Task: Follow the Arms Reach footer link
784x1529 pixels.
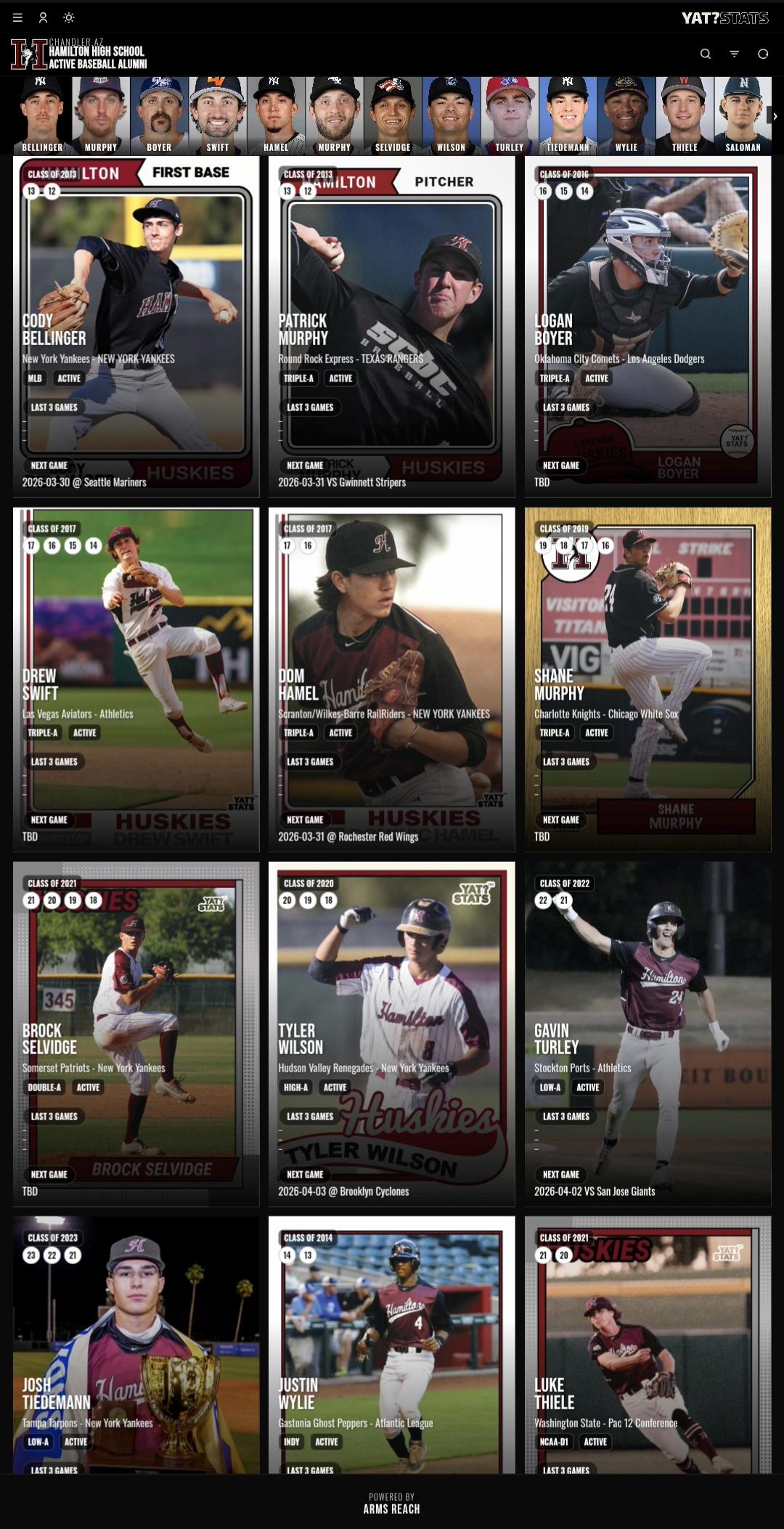Action: [391, 1509]
